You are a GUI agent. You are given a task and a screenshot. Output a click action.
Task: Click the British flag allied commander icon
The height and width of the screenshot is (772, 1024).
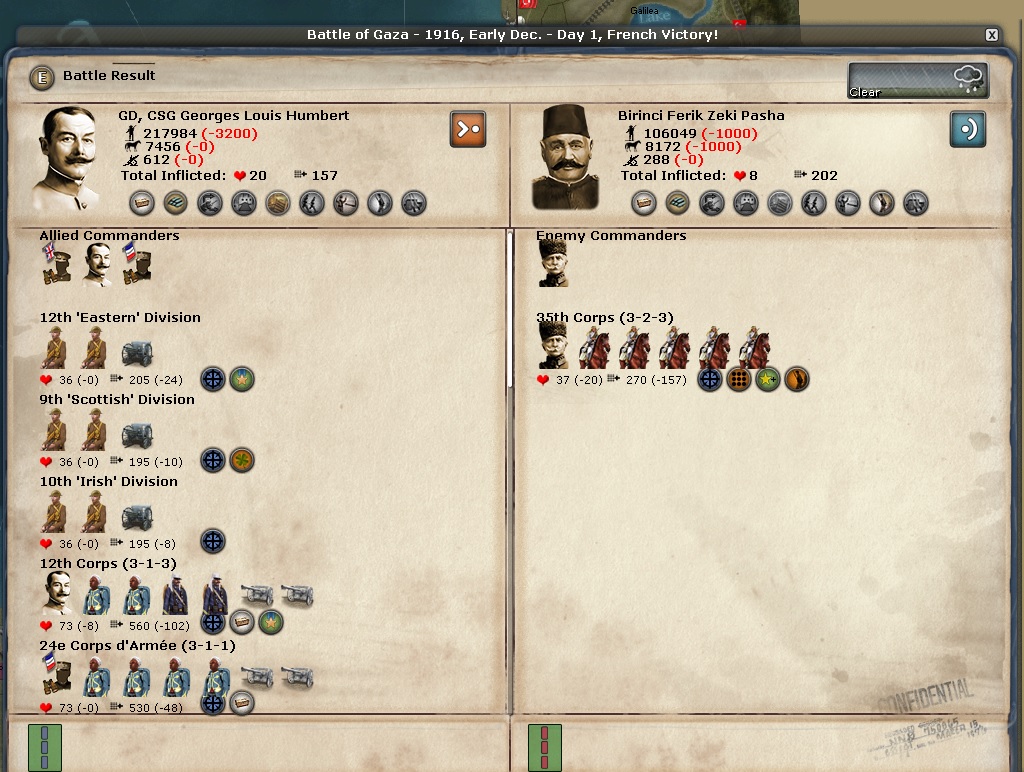[x=55, y=265]
